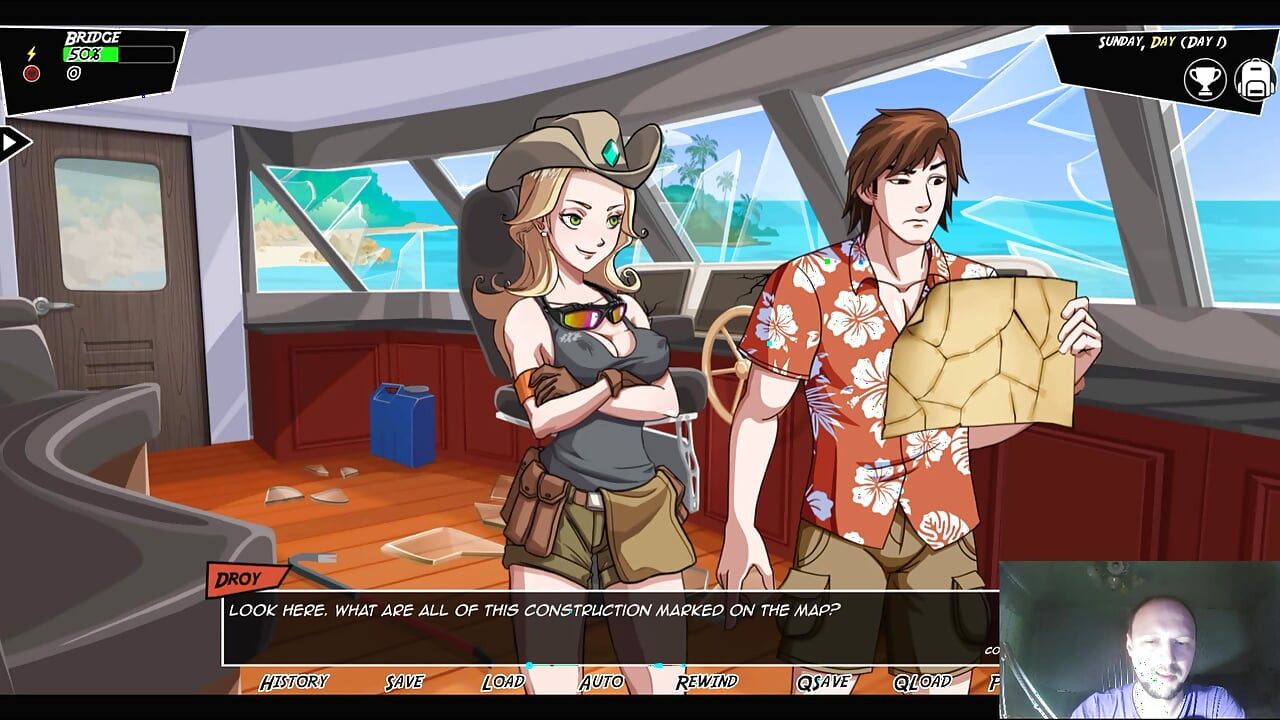Open the trophy achievements icon
The width and height of the screenshot is (1280, 720).
tap(1205, 80)
